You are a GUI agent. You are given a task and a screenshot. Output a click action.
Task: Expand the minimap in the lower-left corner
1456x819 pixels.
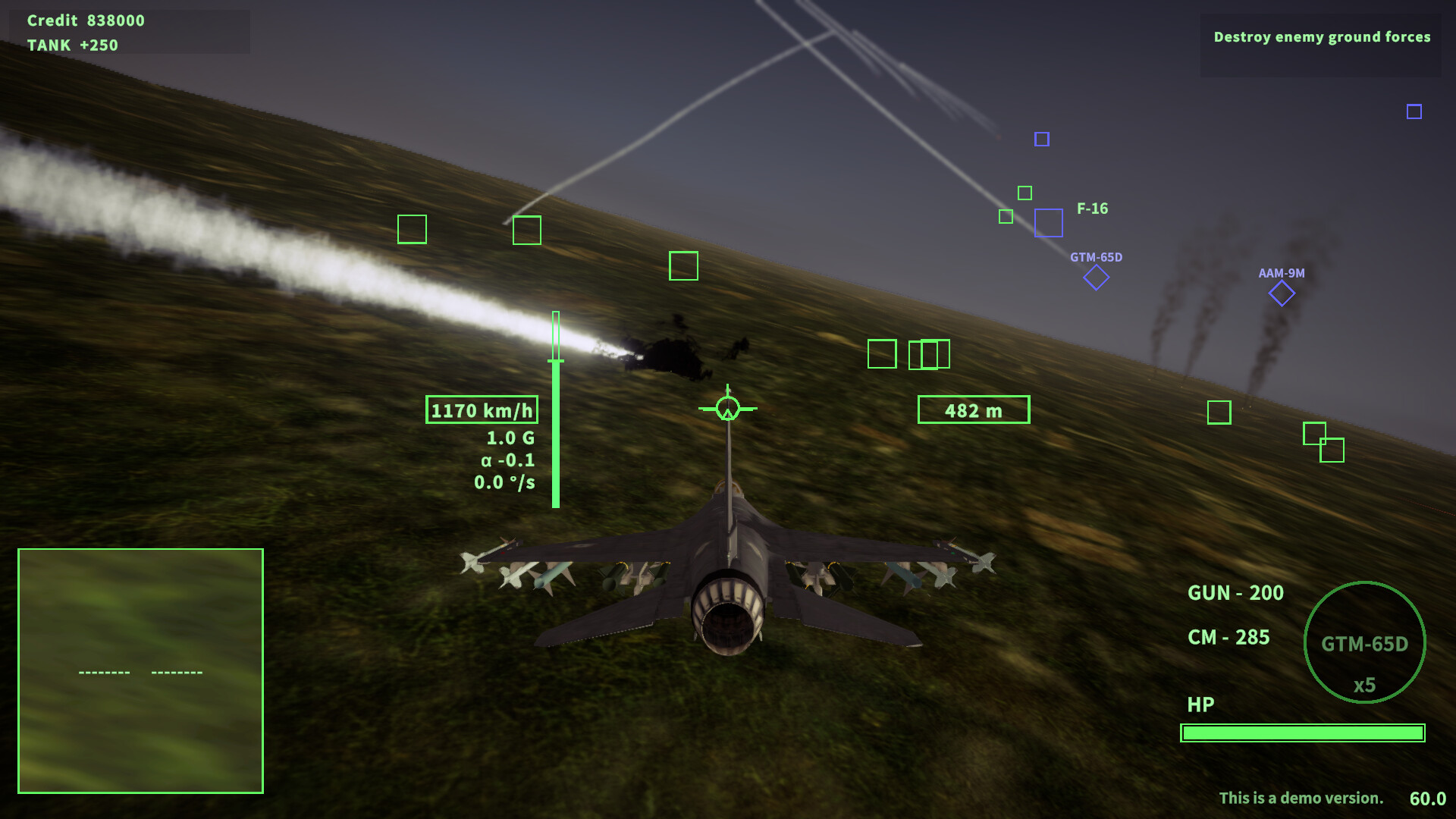[x=140, y=671]
